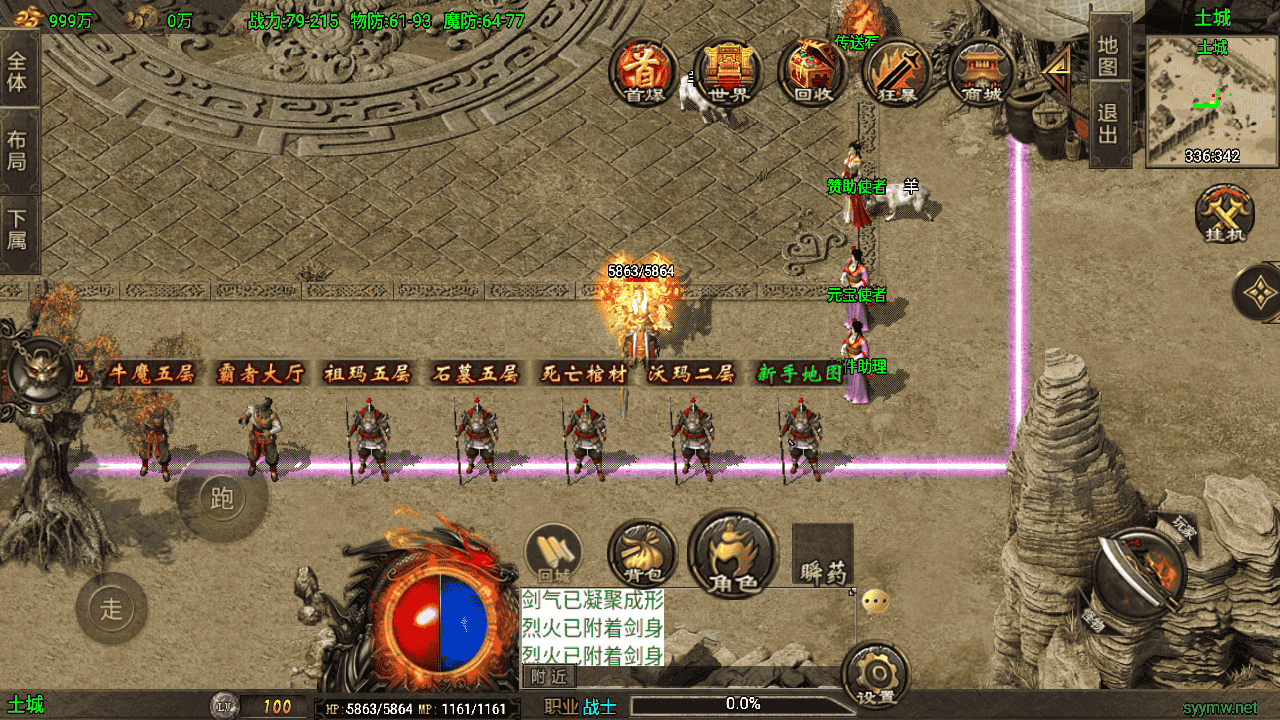Open the 世界 world menu
This screenshot has height=720, width=1280.
tap(728, 73)
